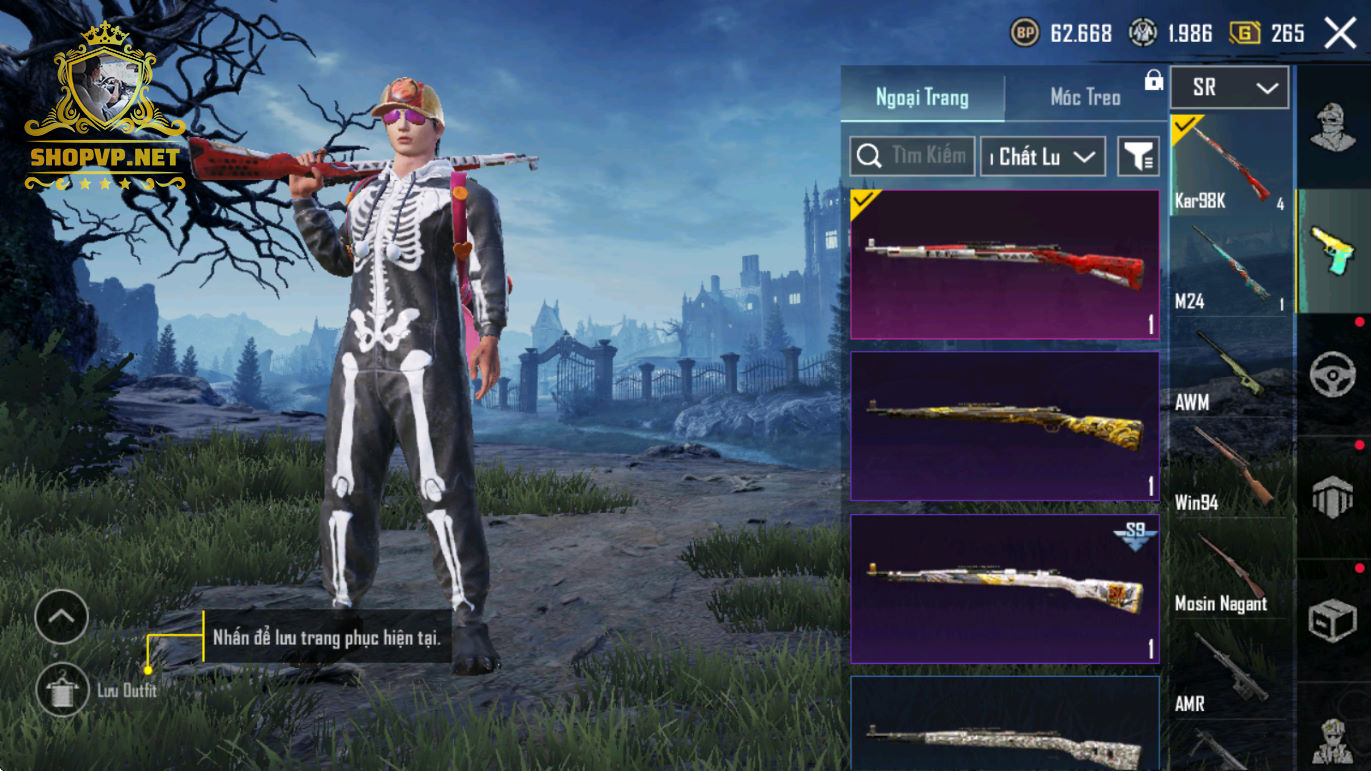Save the current outfit with Lưu Outfit

(62, 690)
